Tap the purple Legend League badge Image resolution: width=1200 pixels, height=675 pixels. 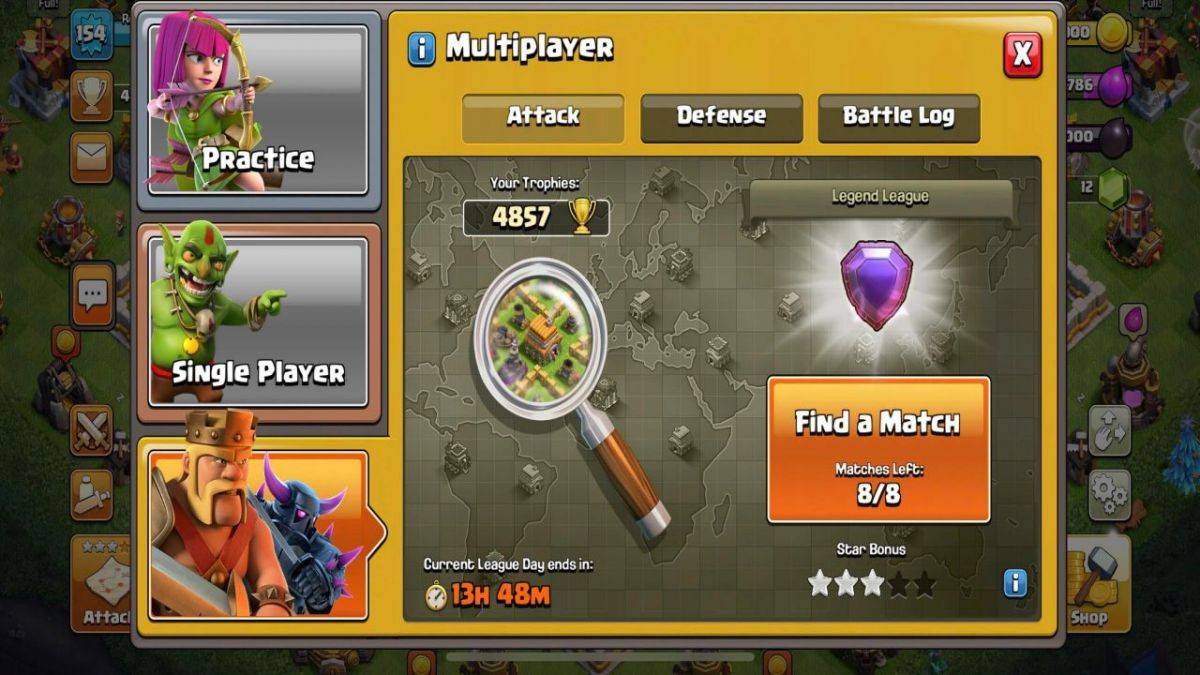[x=875, y=285]
